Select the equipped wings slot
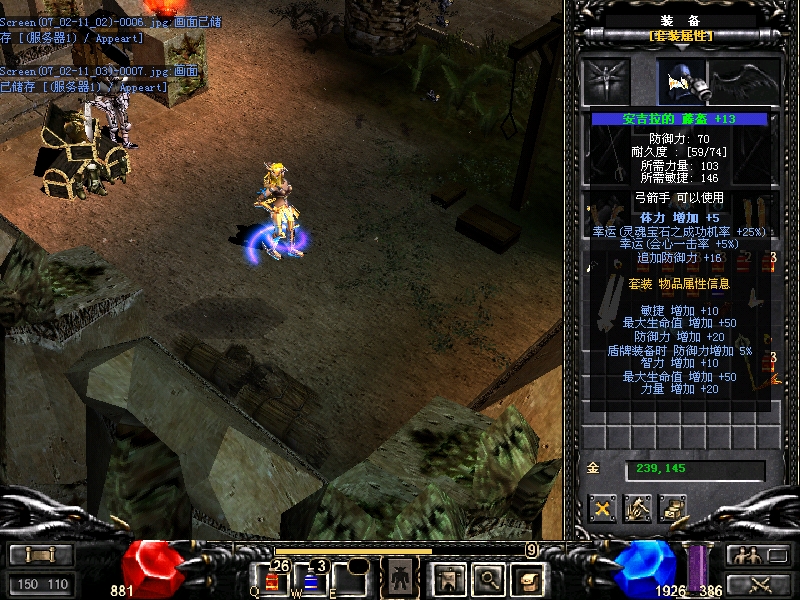 744,82
